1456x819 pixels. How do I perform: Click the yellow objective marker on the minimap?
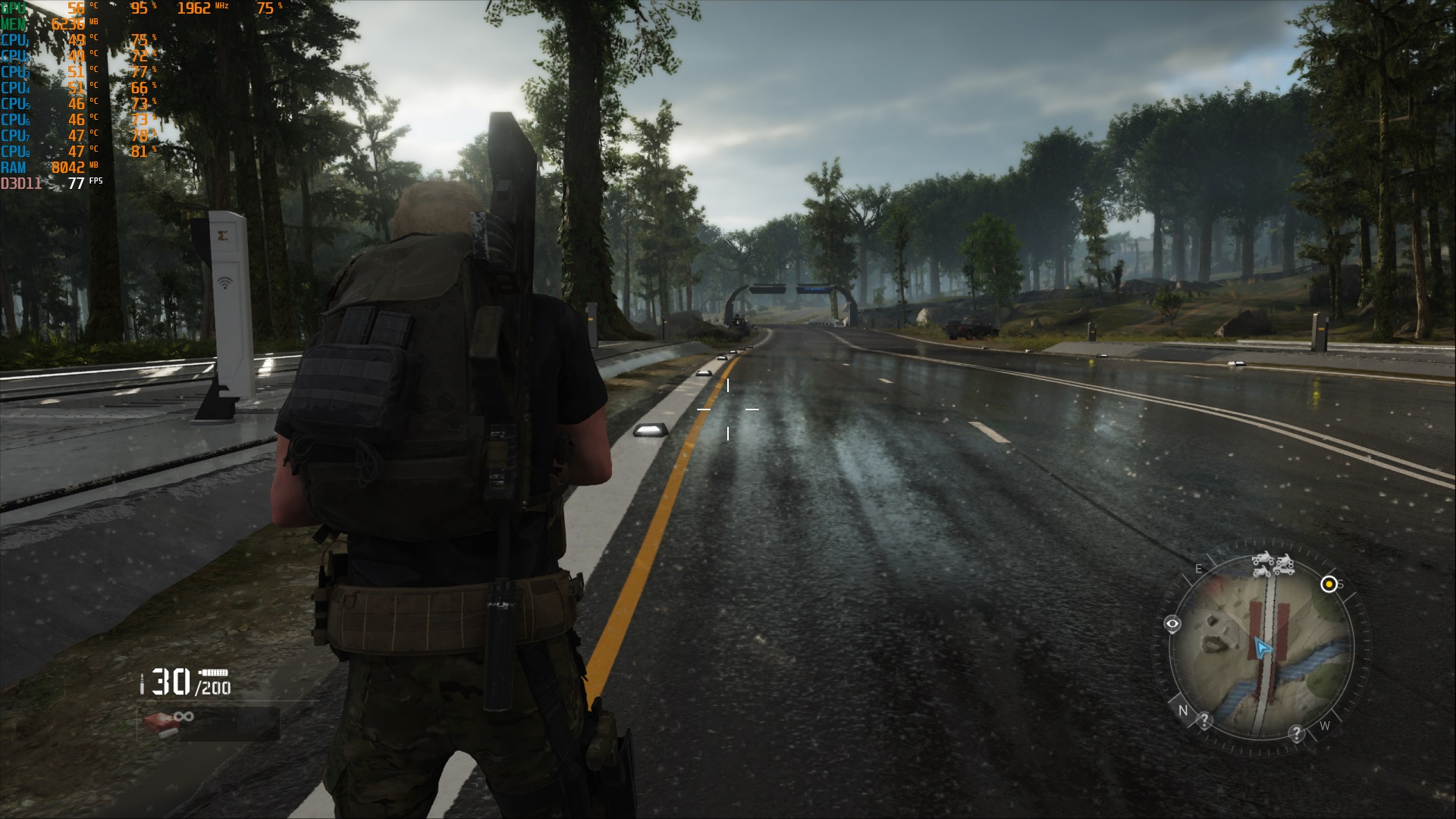click(x=1329, y=584)
